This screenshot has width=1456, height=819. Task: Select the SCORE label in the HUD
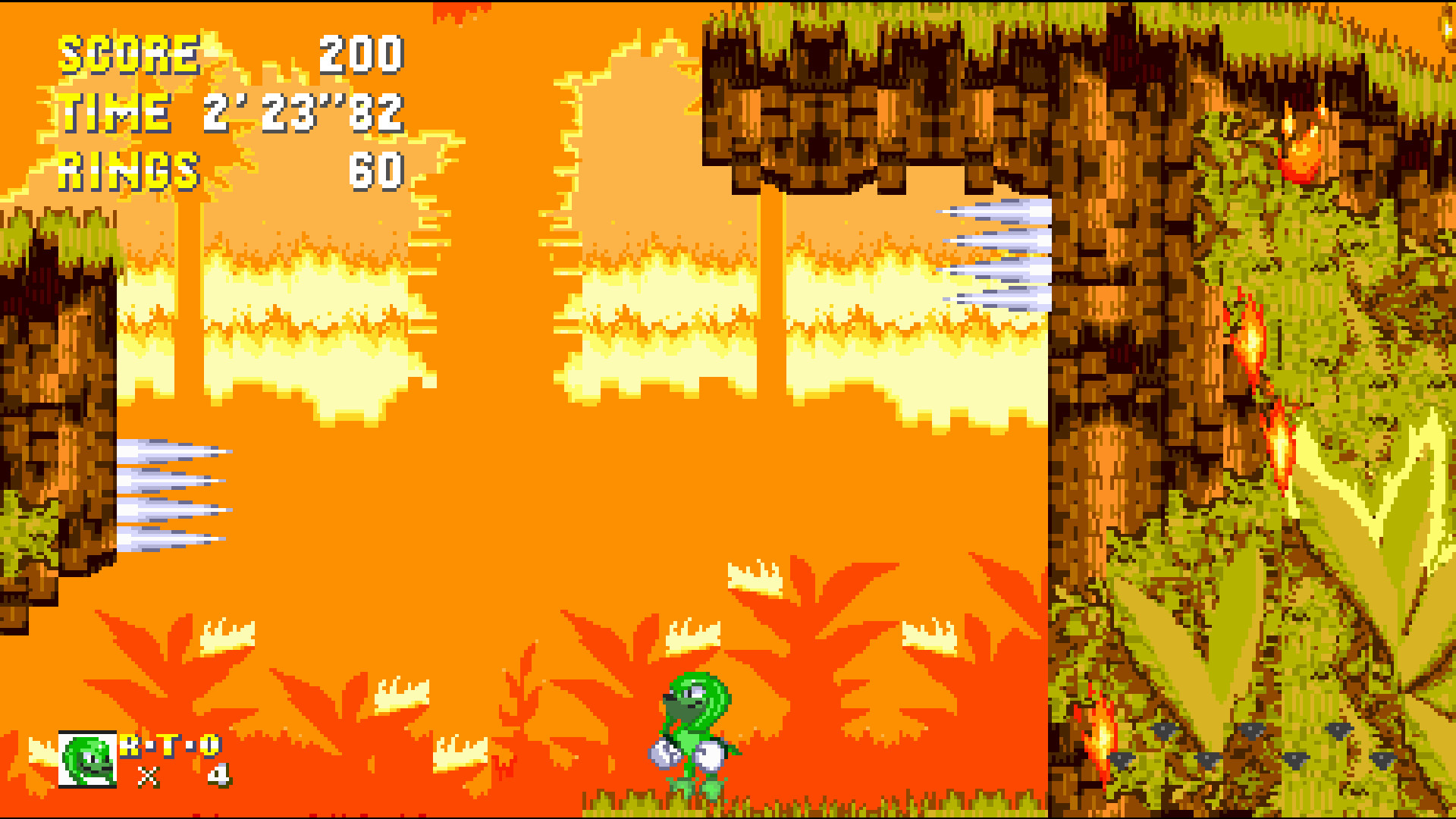pos(129,53)
